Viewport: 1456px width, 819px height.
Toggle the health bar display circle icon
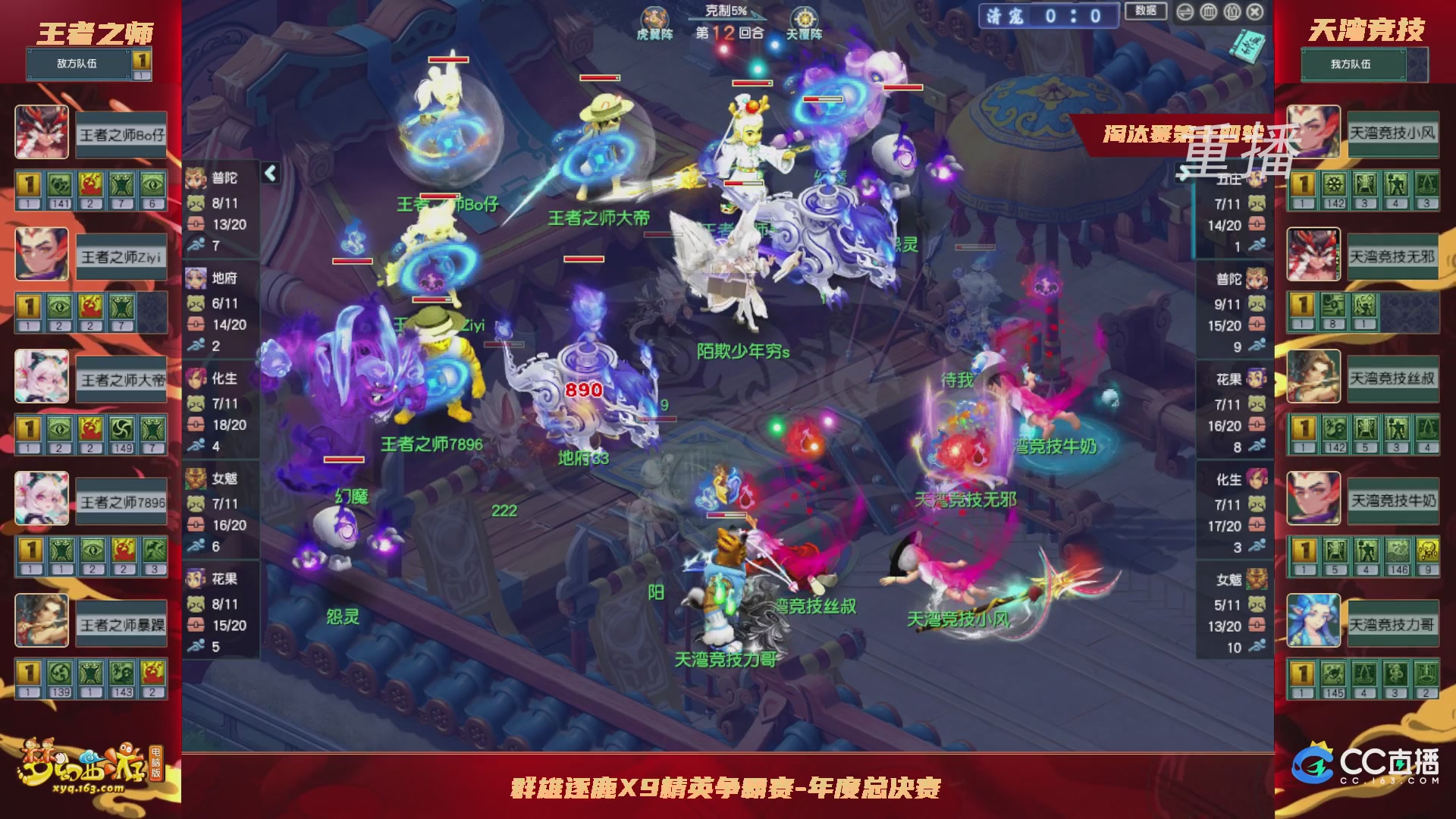point(1210,11)
